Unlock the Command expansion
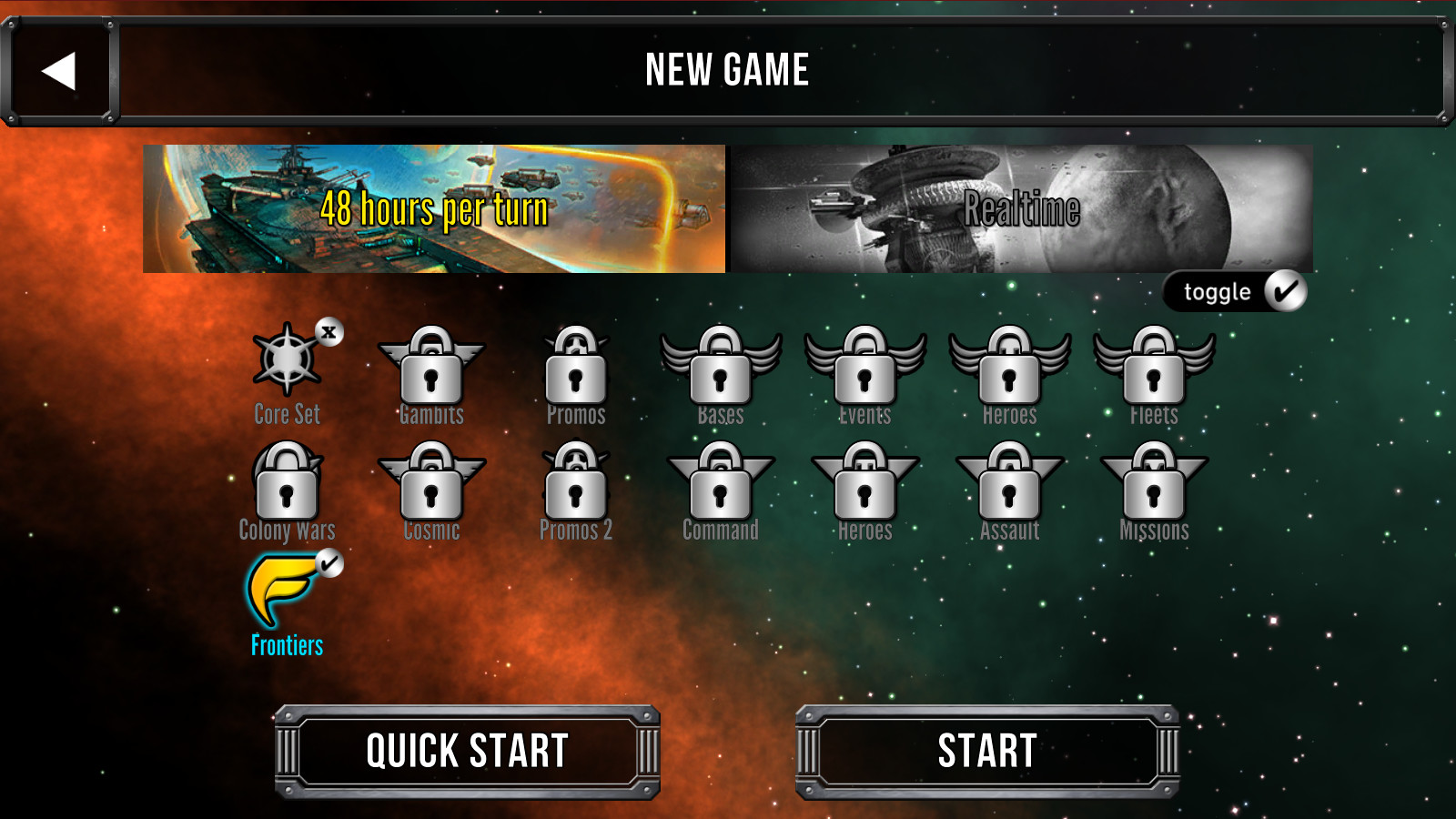This screenshot has height=819, width=1456. coord(721,487)
